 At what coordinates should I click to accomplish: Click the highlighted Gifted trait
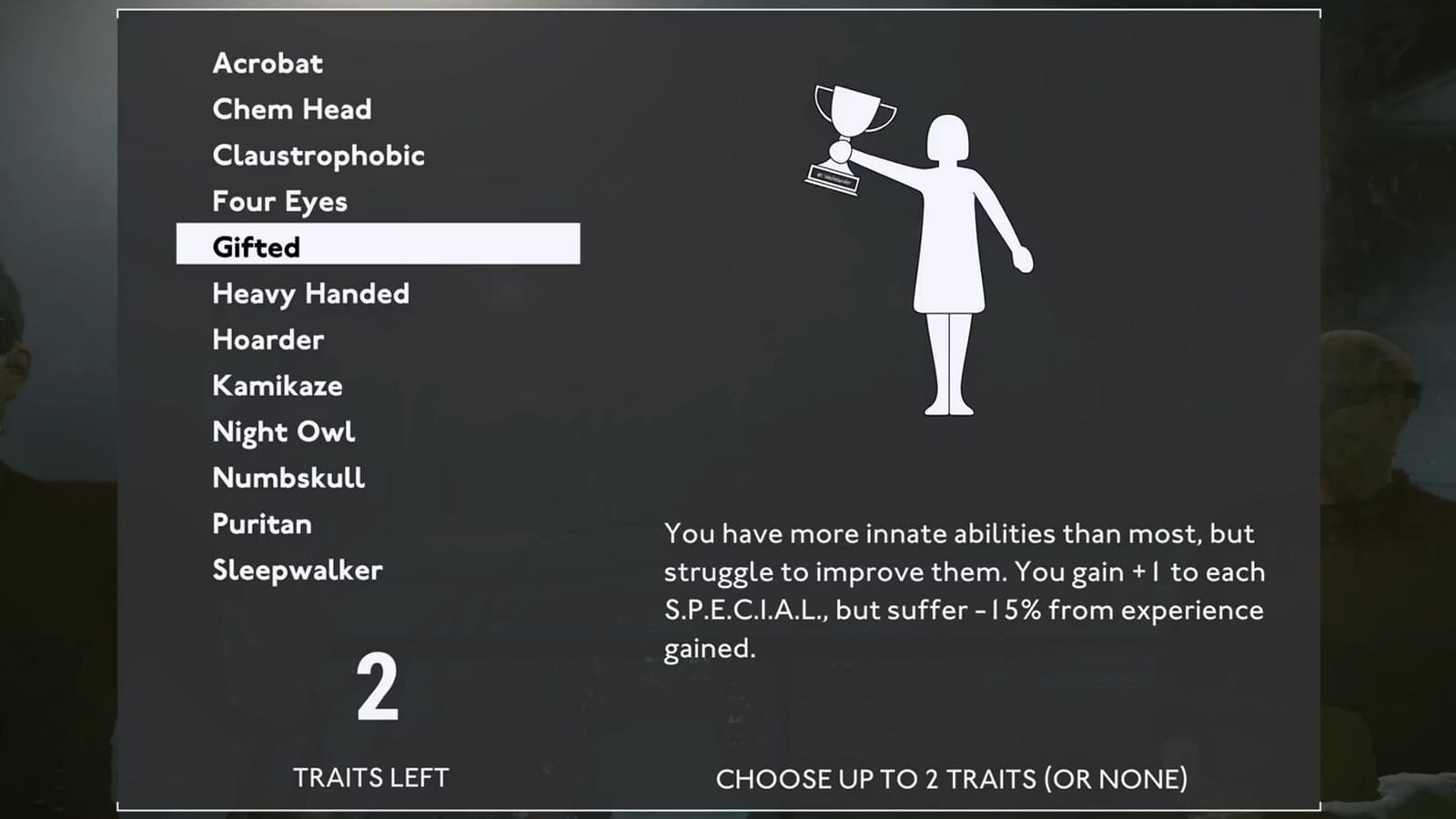(256, 247)
